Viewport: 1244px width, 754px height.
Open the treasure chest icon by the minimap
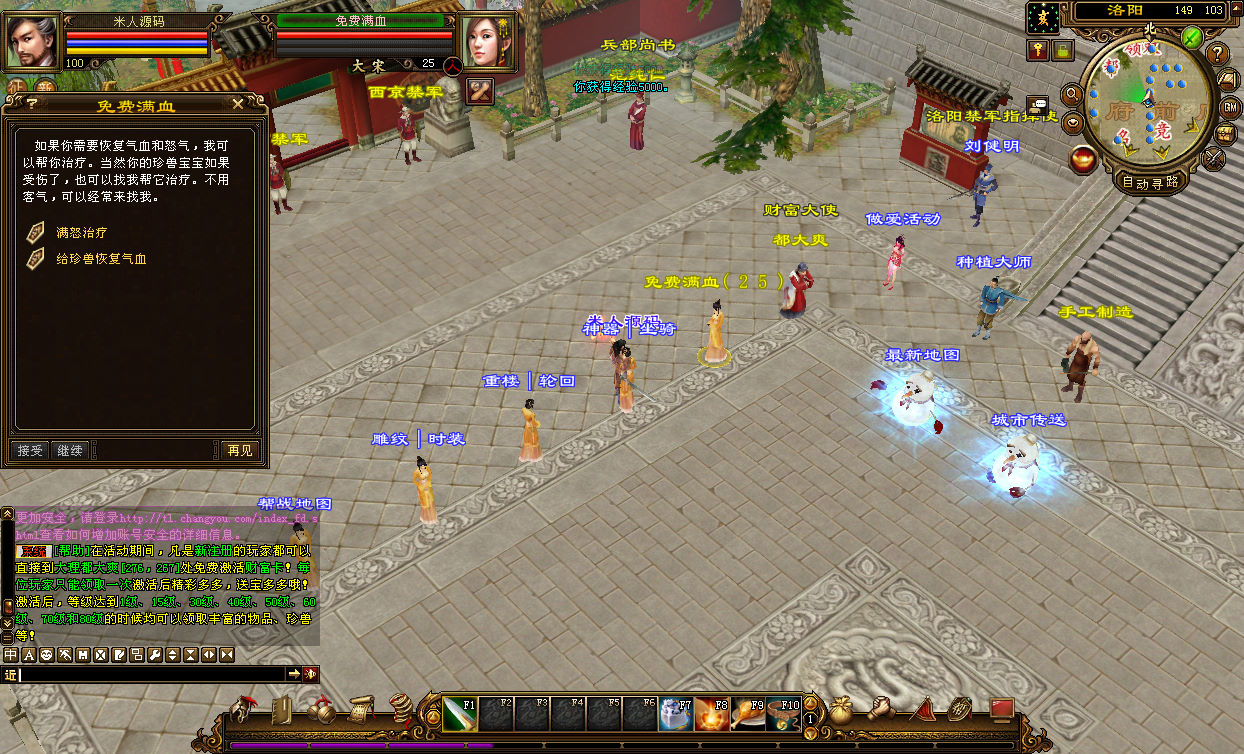[1224, 133]
